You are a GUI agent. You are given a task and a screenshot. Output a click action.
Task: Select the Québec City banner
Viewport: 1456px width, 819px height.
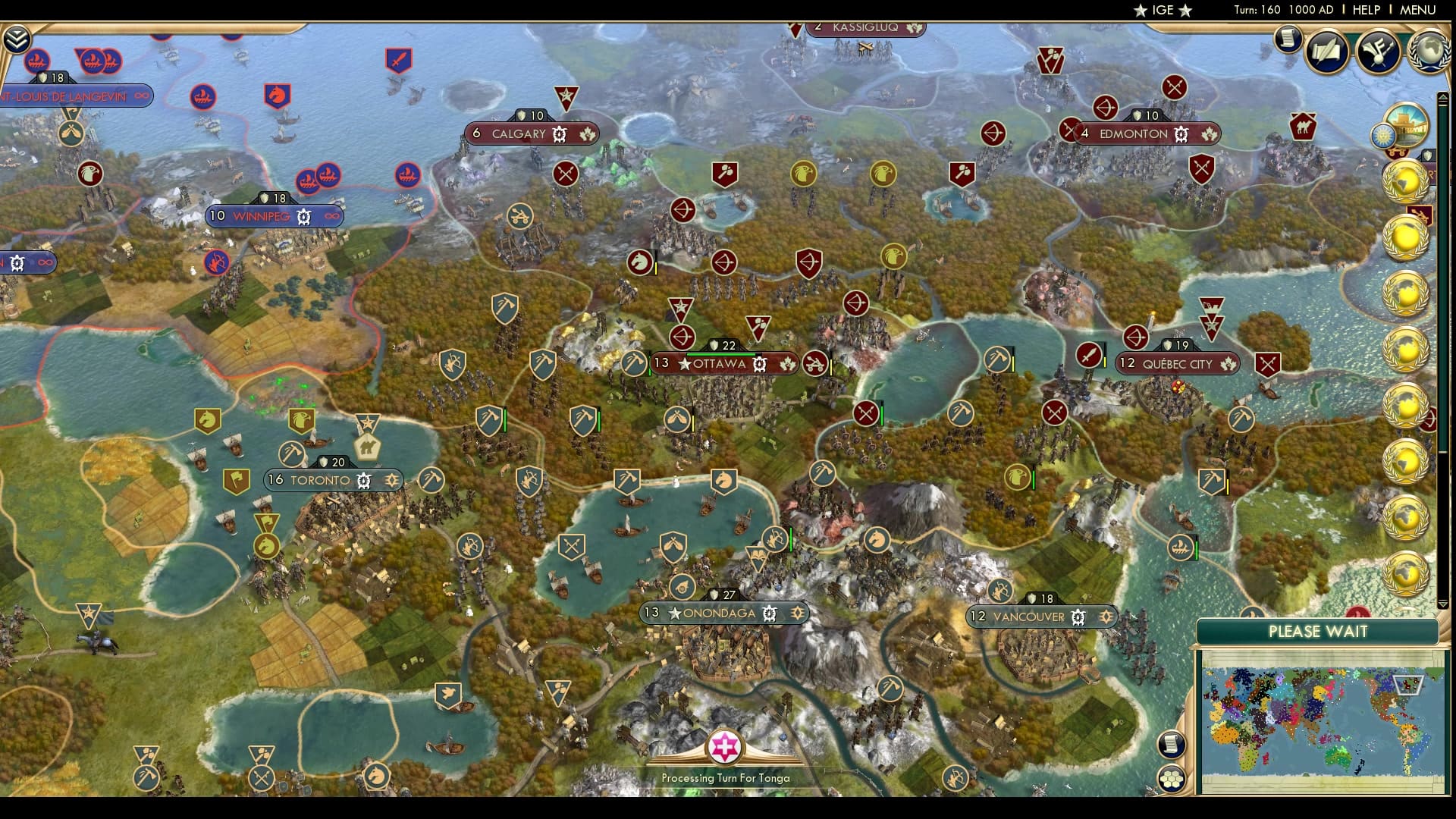[1177, 363]
